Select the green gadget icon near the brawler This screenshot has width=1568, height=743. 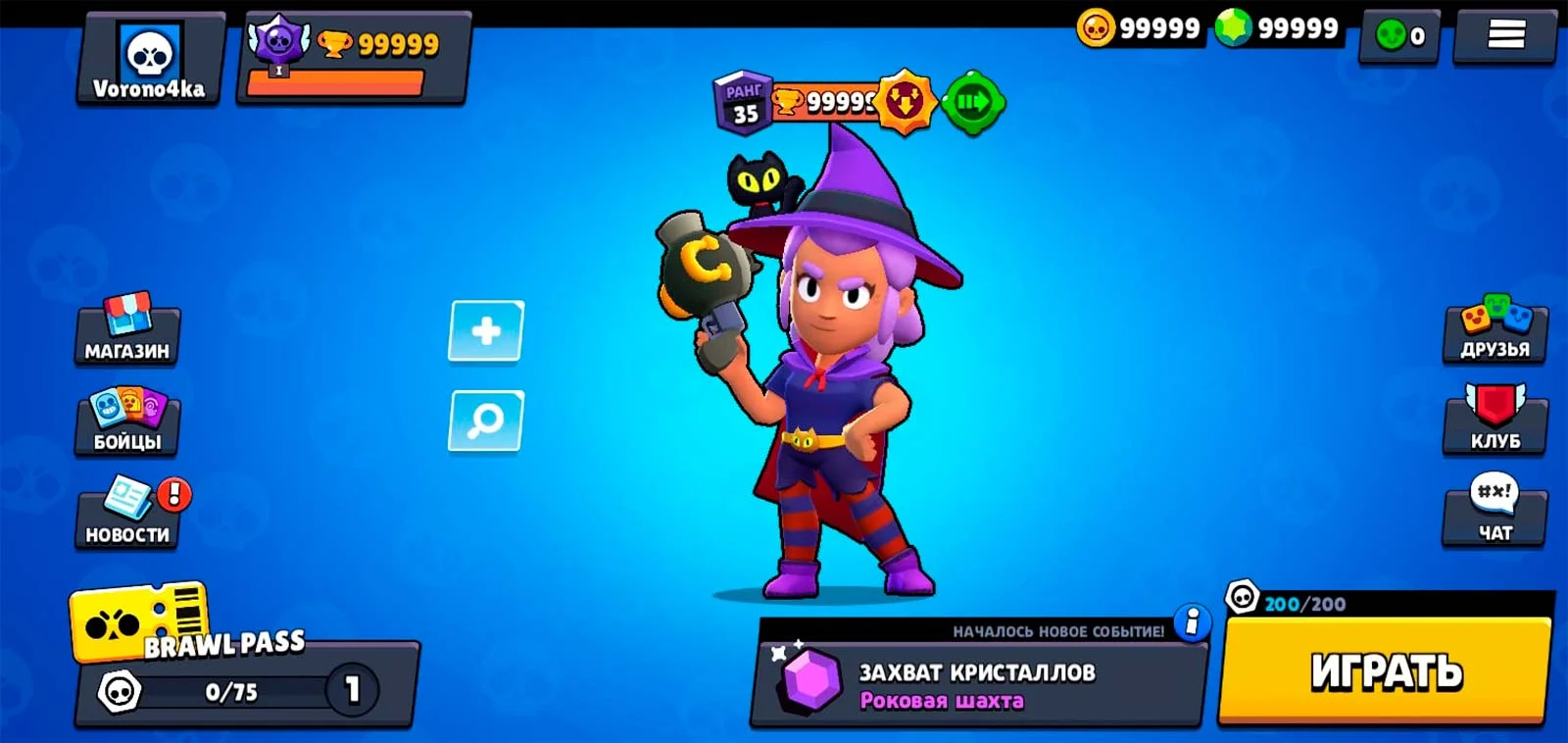click(971, 101)
